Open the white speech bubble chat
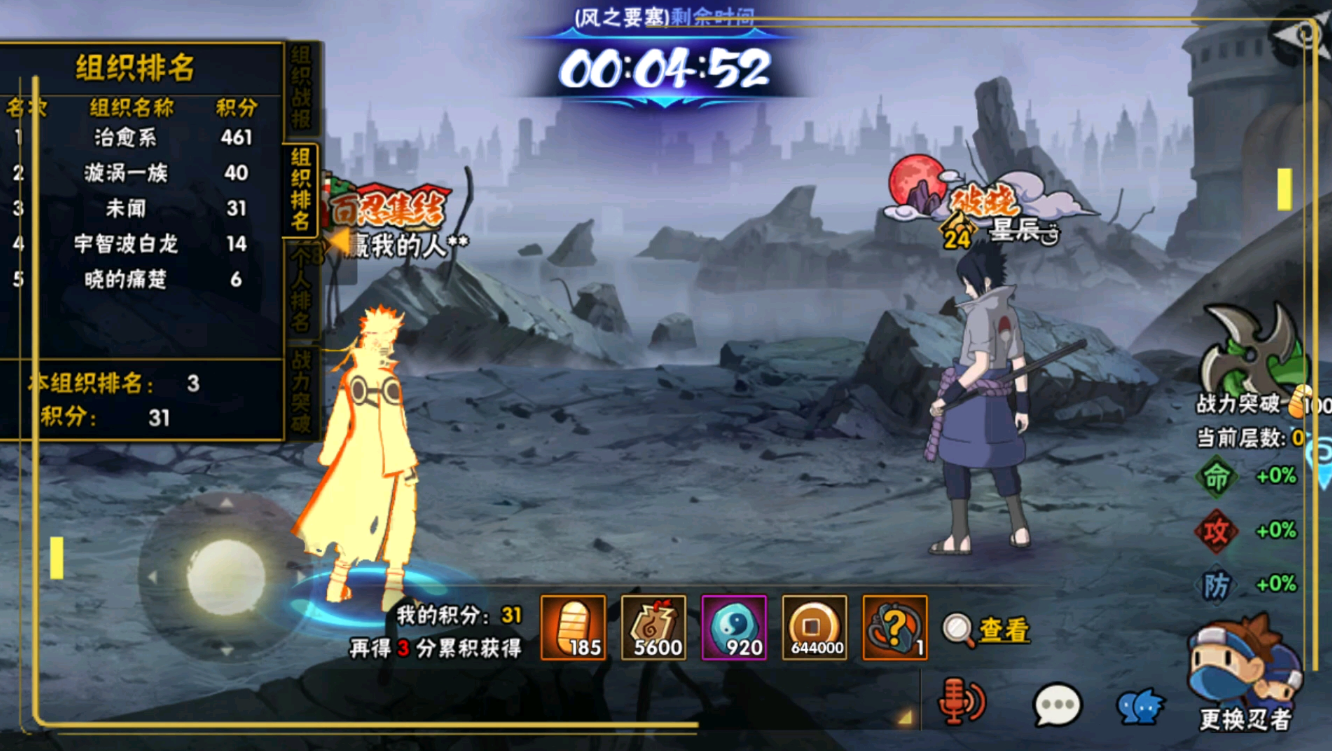The image size is (1332, 751). (1057, 704)
